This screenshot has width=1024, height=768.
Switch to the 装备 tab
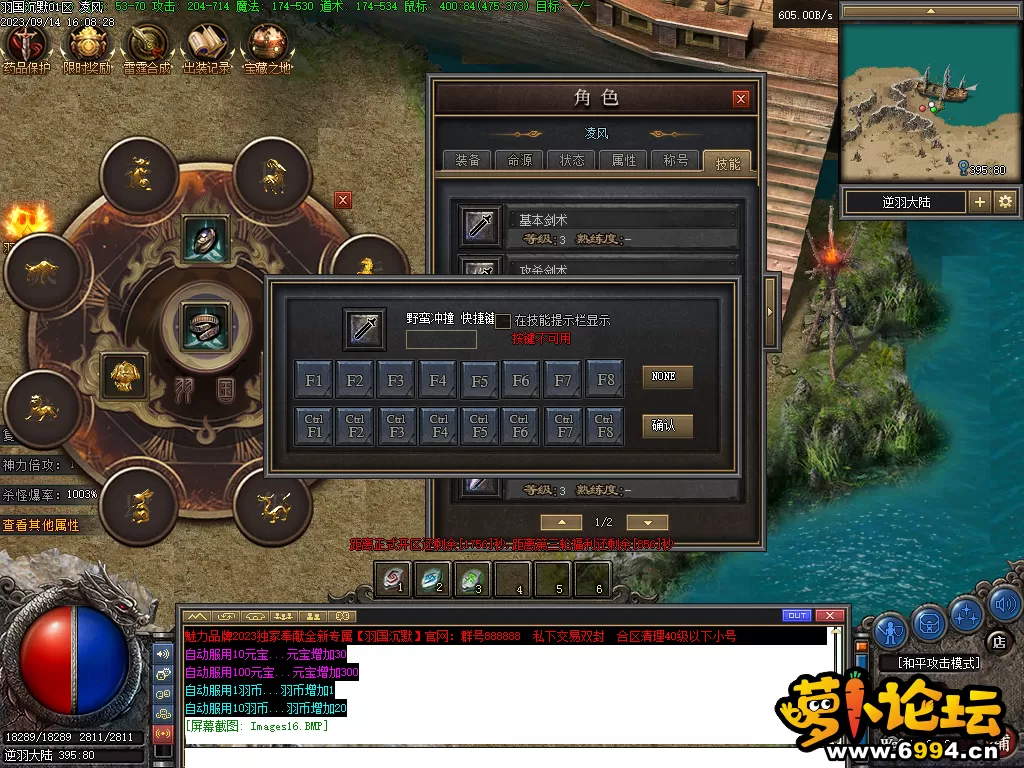pyautogui.click(x=467, y=160)
